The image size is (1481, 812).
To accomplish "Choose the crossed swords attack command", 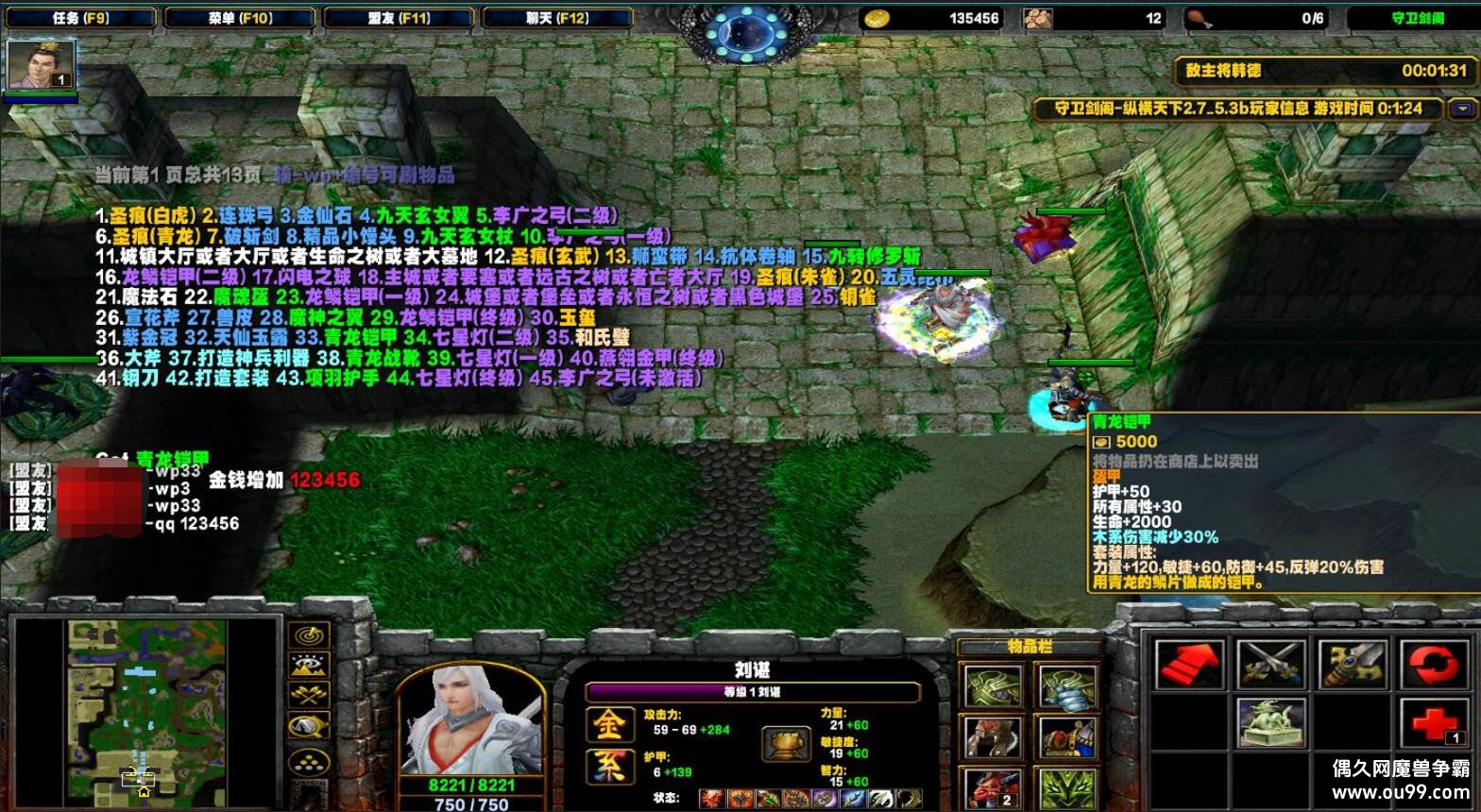I will [1271, 665].
